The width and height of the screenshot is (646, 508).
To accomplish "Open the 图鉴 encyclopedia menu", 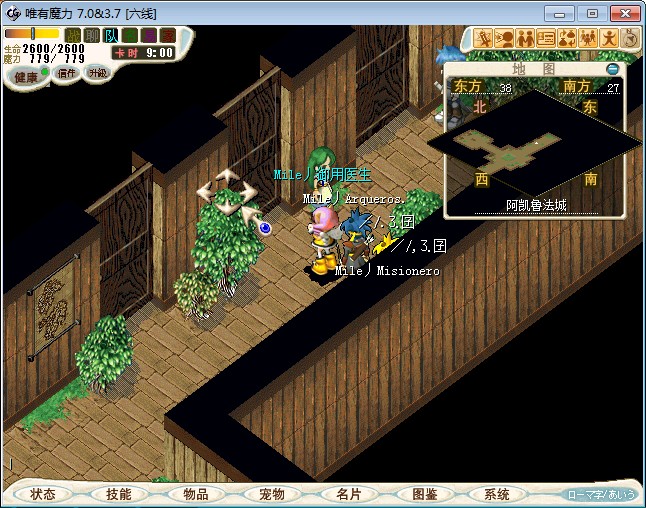I will point(423,494).
